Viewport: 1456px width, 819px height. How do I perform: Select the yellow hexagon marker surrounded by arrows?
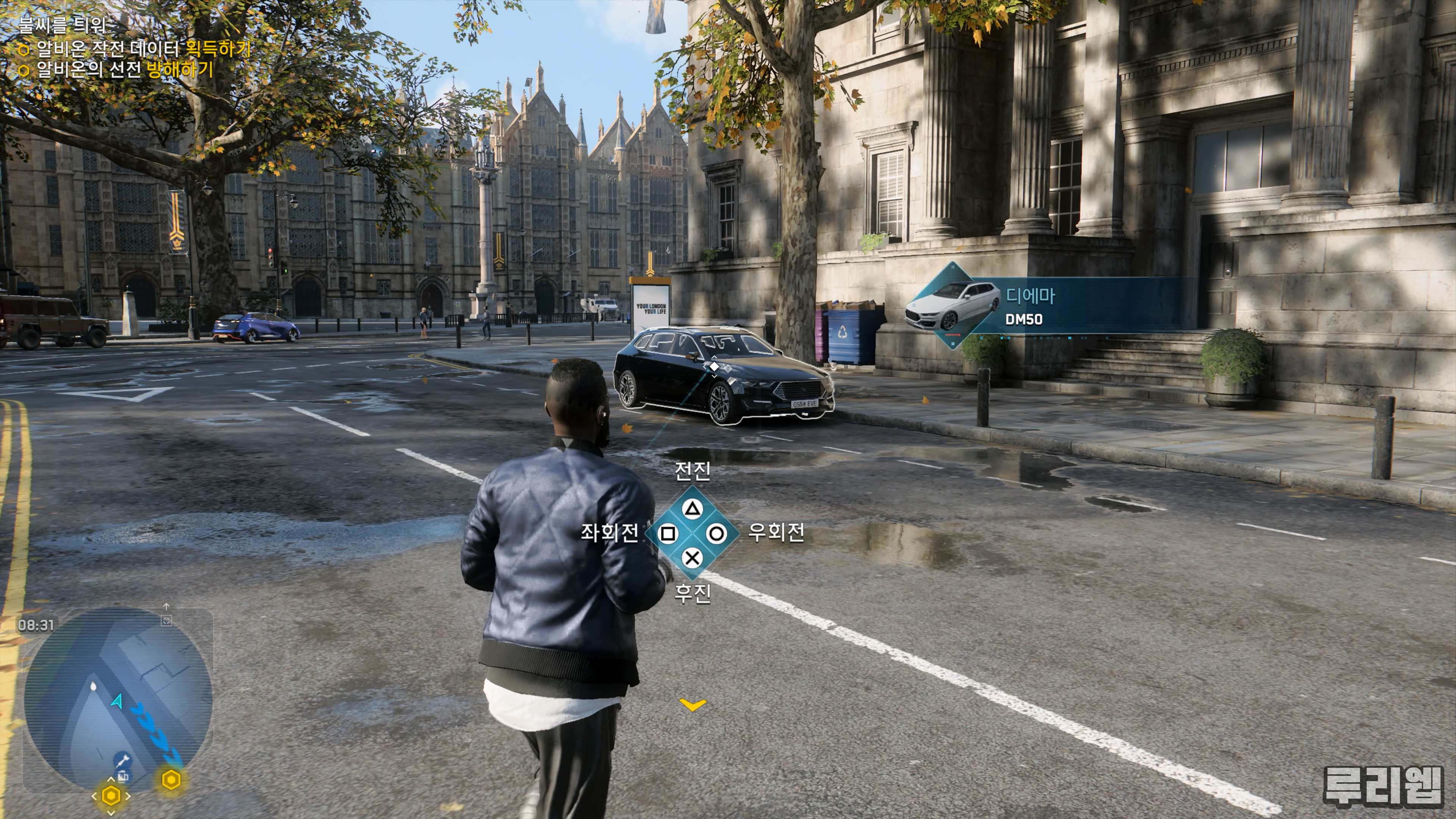[111, 796]
